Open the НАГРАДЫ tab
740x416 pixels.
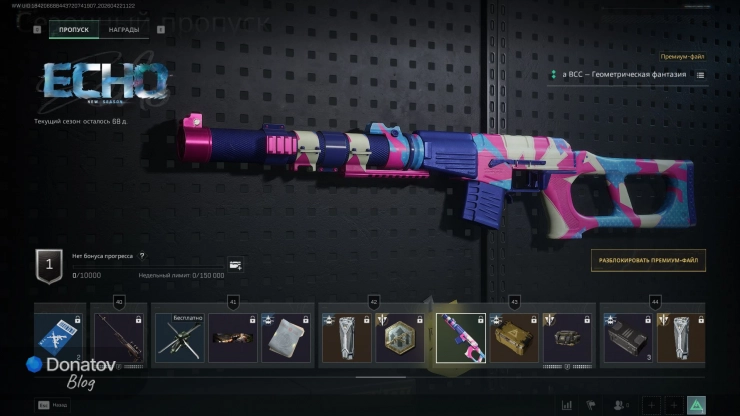(124, 30)
